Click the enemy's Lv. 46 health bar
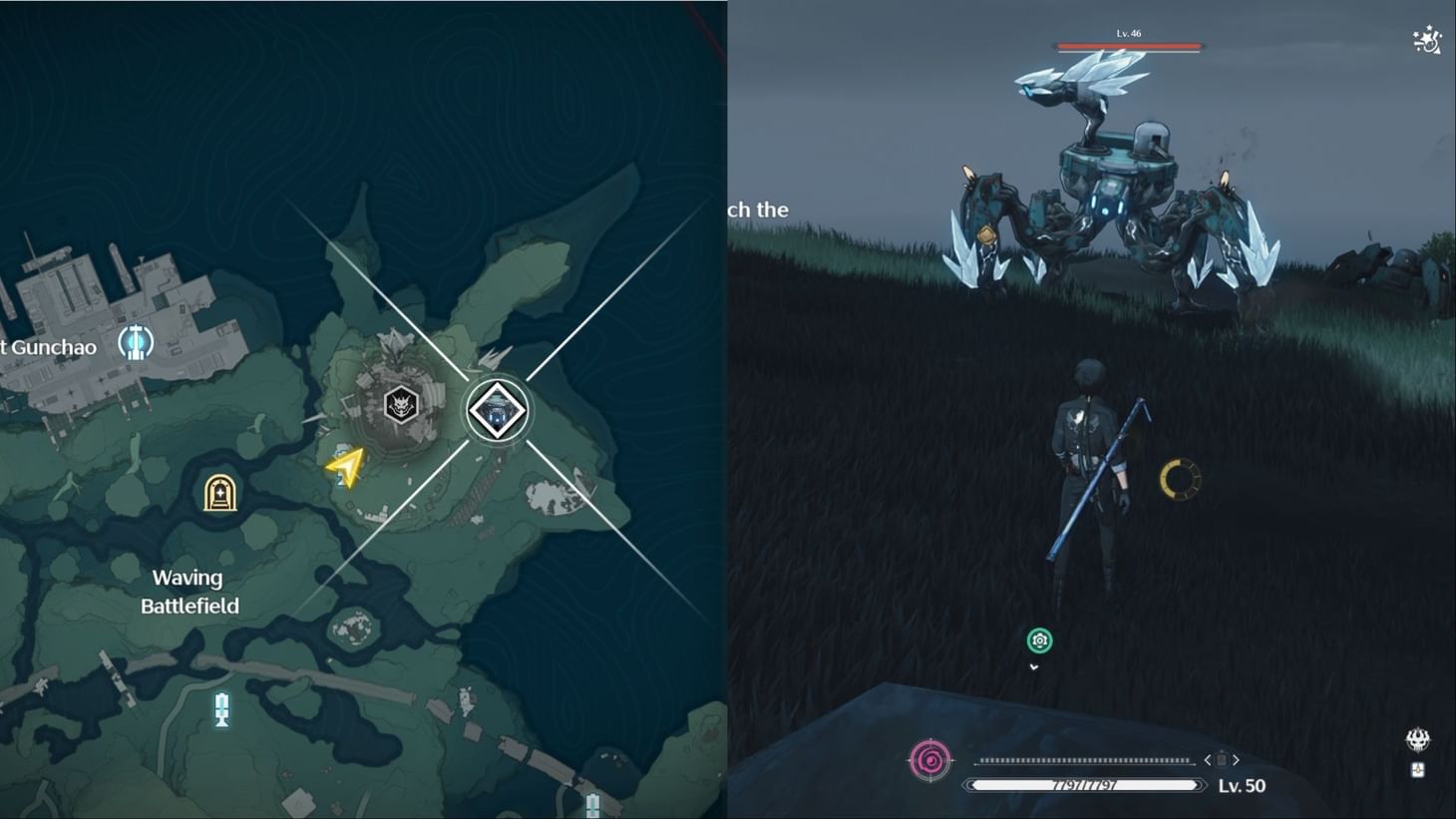 click(x=1130, y=44)
